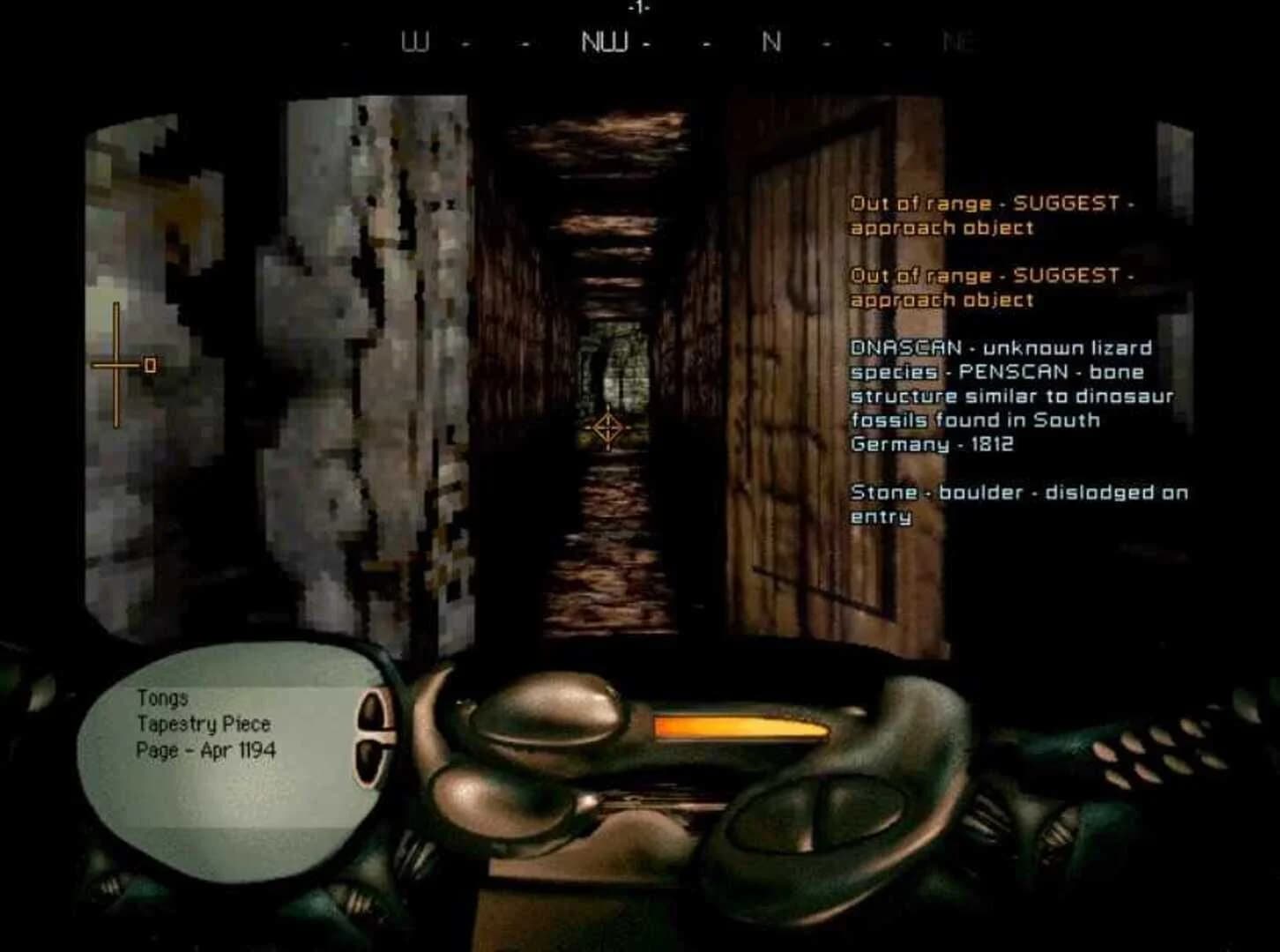Select Tapestry Piece in the inventory list
The height and width of the screenshot is (952, 1280).
pos(205,725)
